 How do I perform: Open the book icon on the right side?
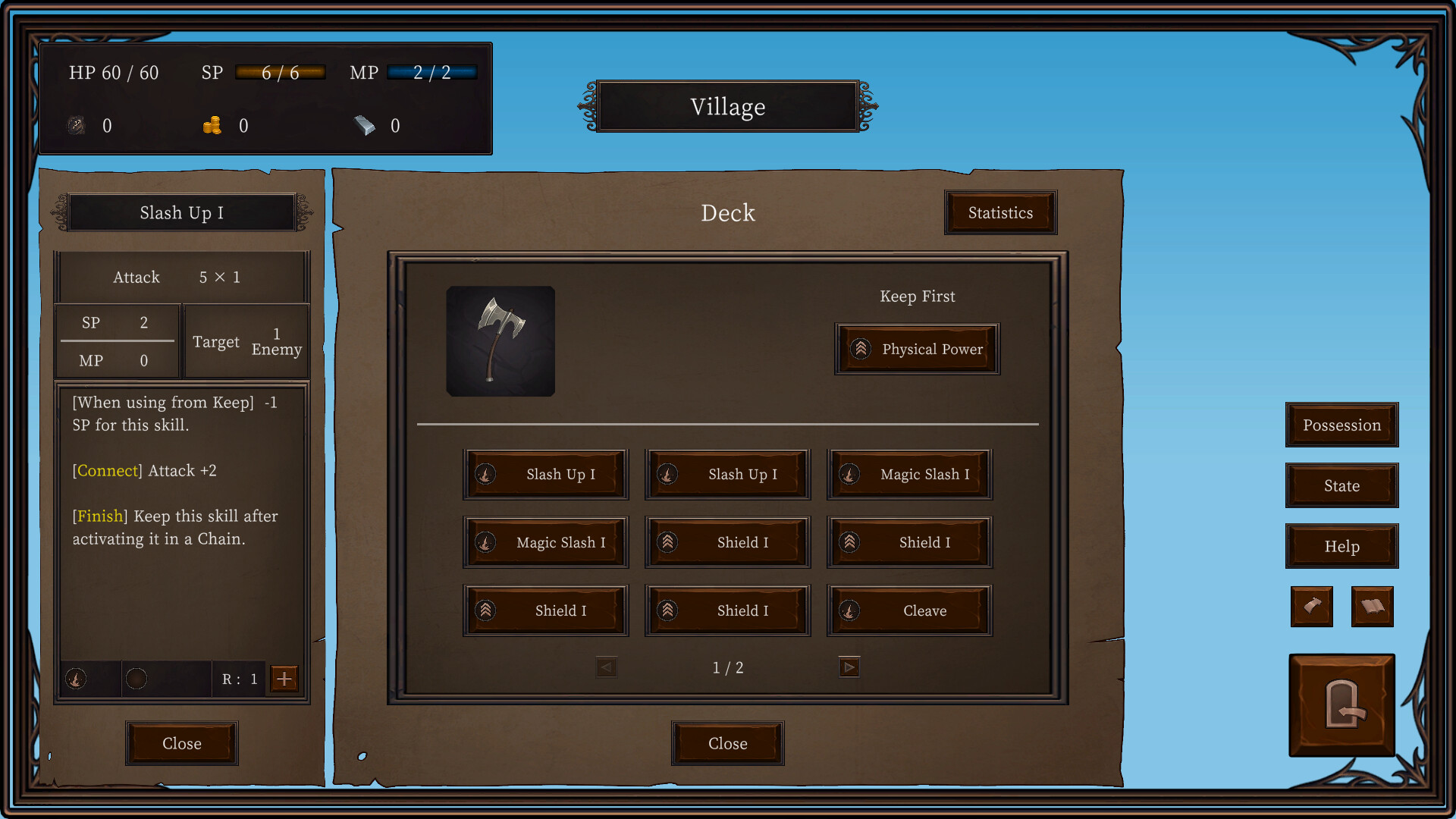coord(1371,607)
